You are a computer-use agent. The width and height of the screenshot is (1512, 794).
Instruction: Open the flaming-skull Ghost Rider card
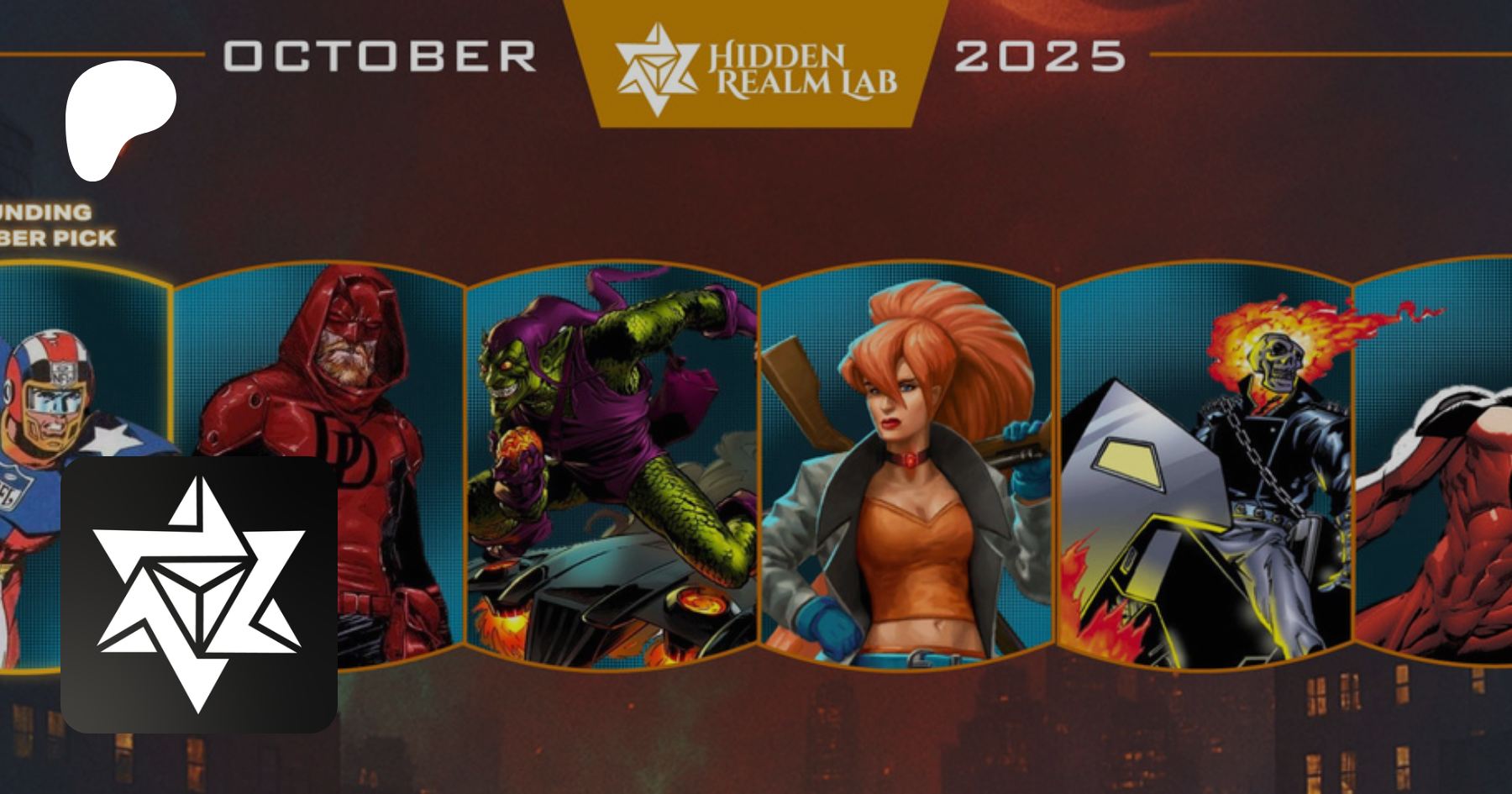[1205, 466]
